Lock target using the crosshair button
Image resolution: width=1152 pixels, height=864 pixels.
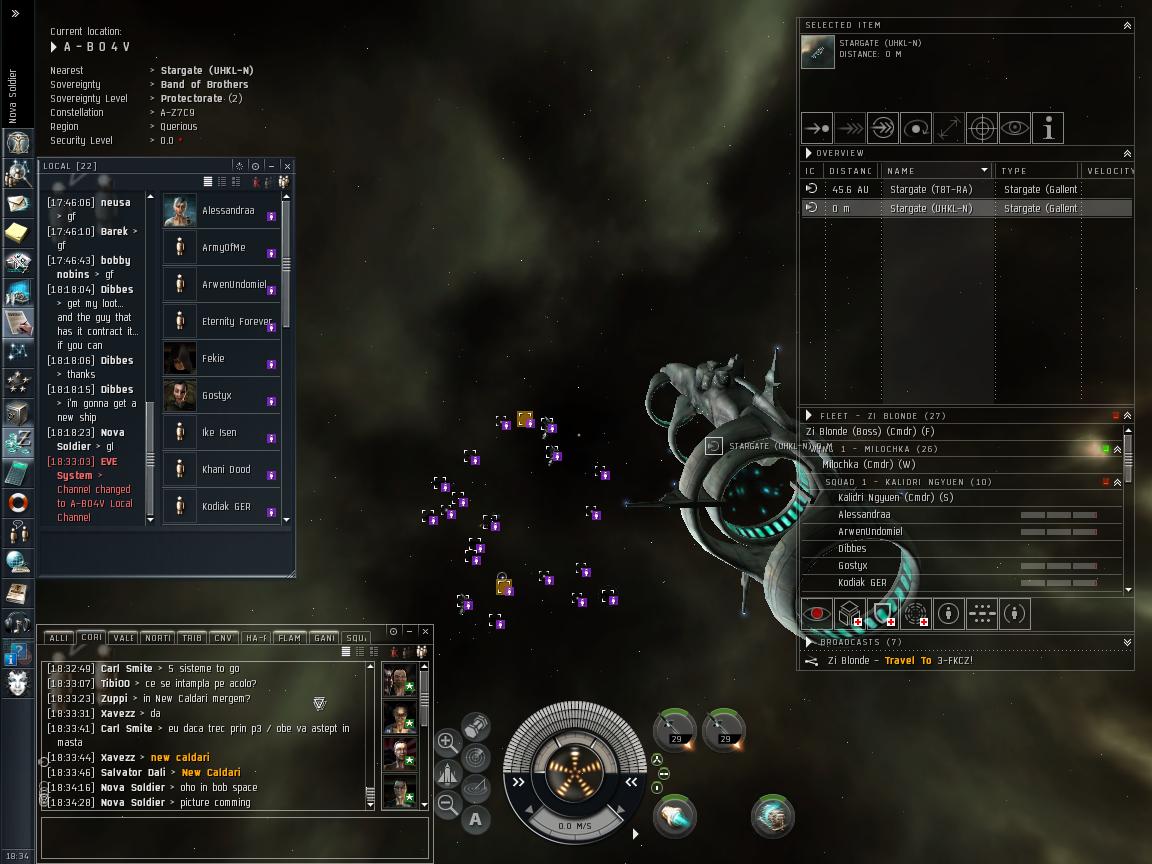pyautogui.click(x=982, y=128)
